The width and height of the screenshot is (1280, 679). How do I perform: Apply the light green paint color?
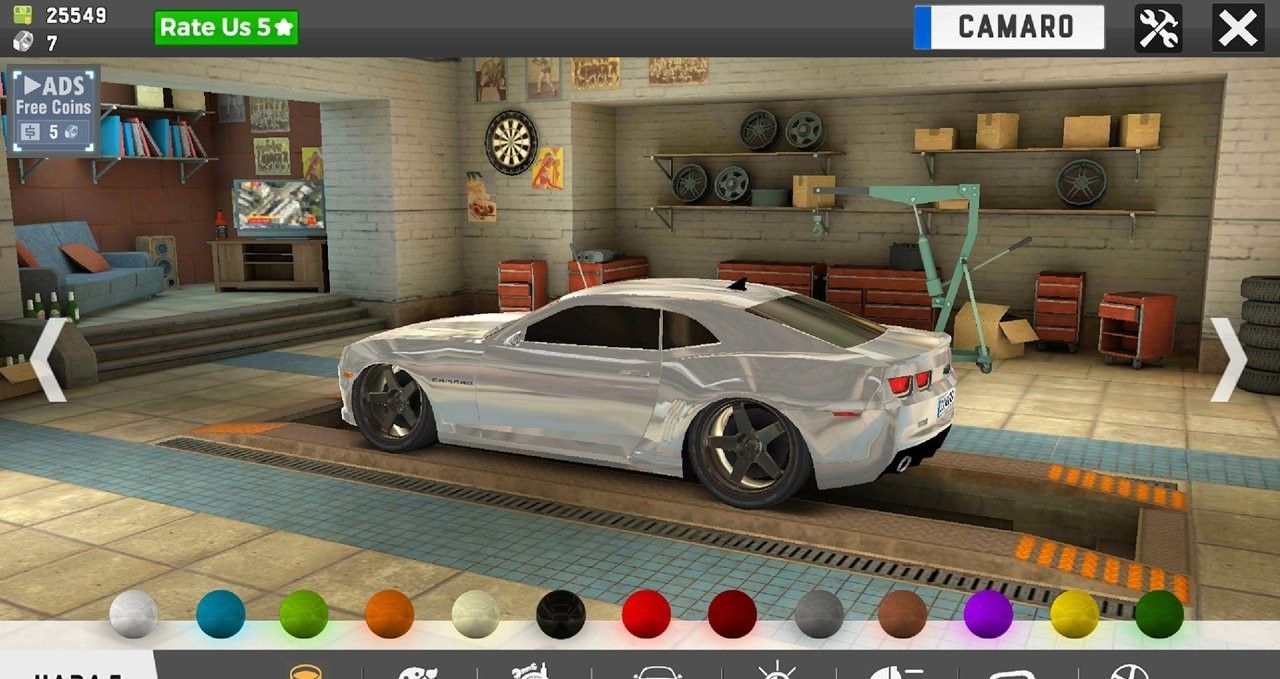tap(304, 614)
